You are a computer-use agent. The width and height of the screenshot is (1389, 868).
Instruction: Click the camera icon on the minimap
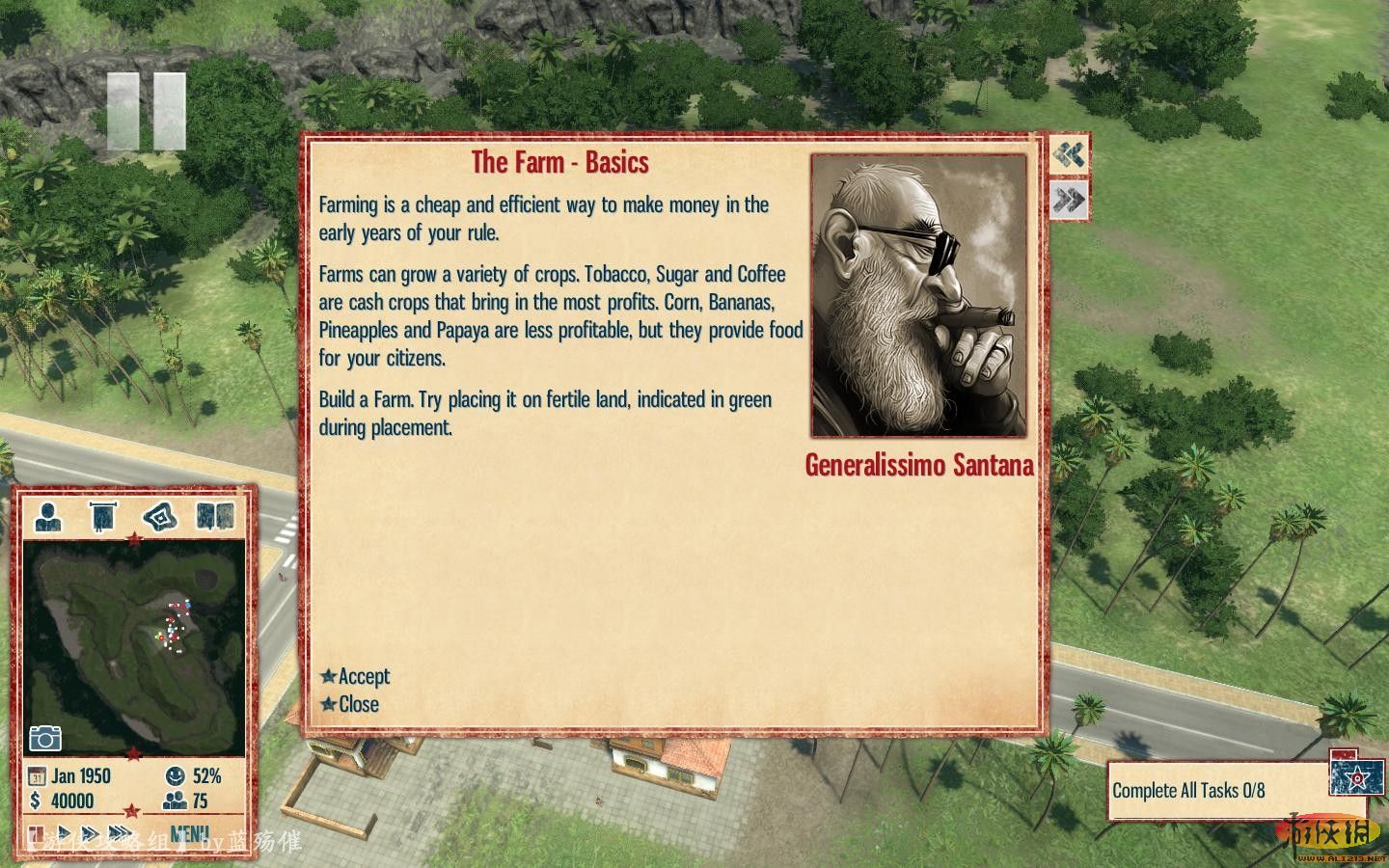tap(45, 739)
